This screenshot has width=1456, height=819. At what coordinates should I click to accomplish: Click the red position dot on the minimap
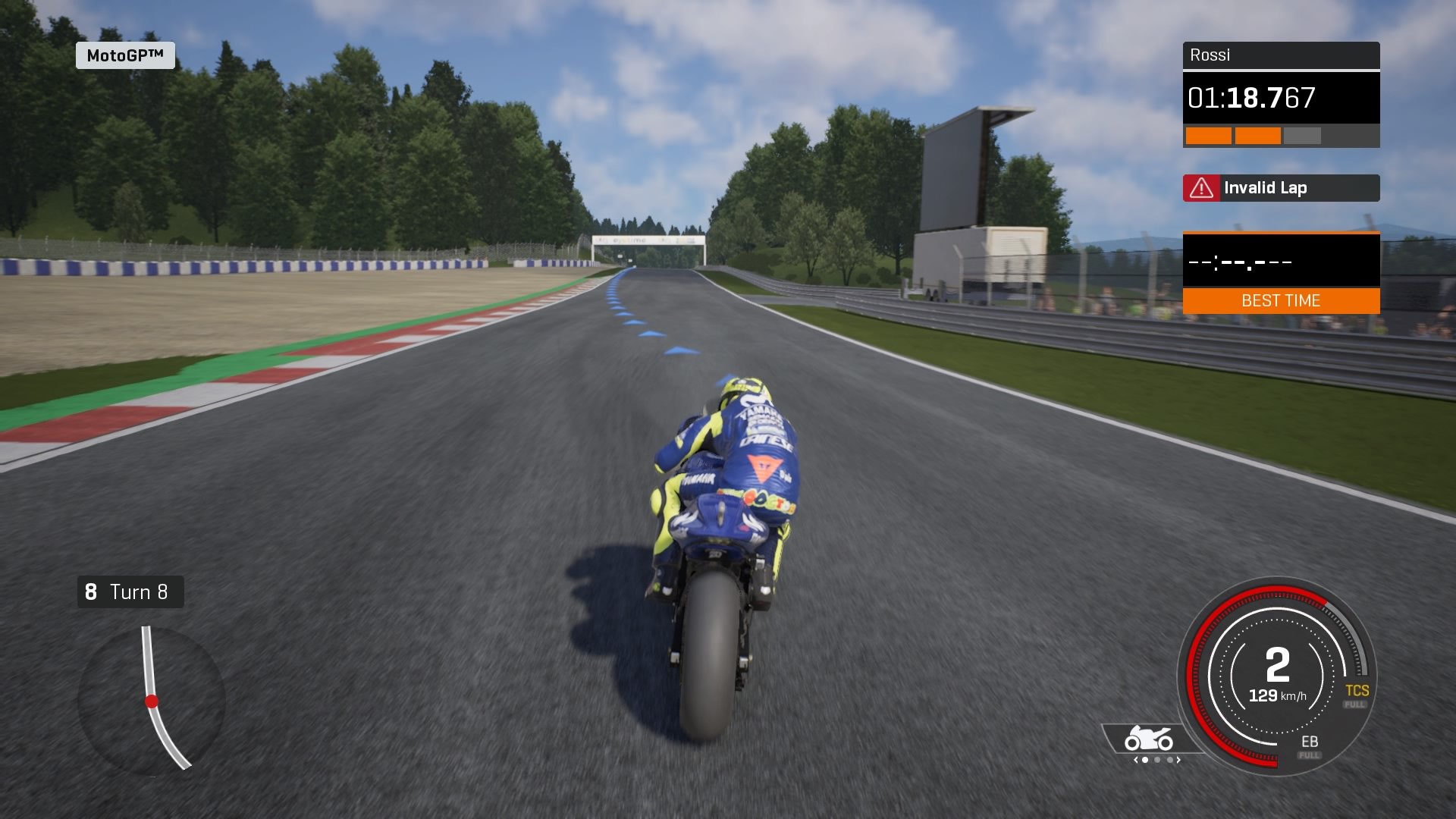152,700
